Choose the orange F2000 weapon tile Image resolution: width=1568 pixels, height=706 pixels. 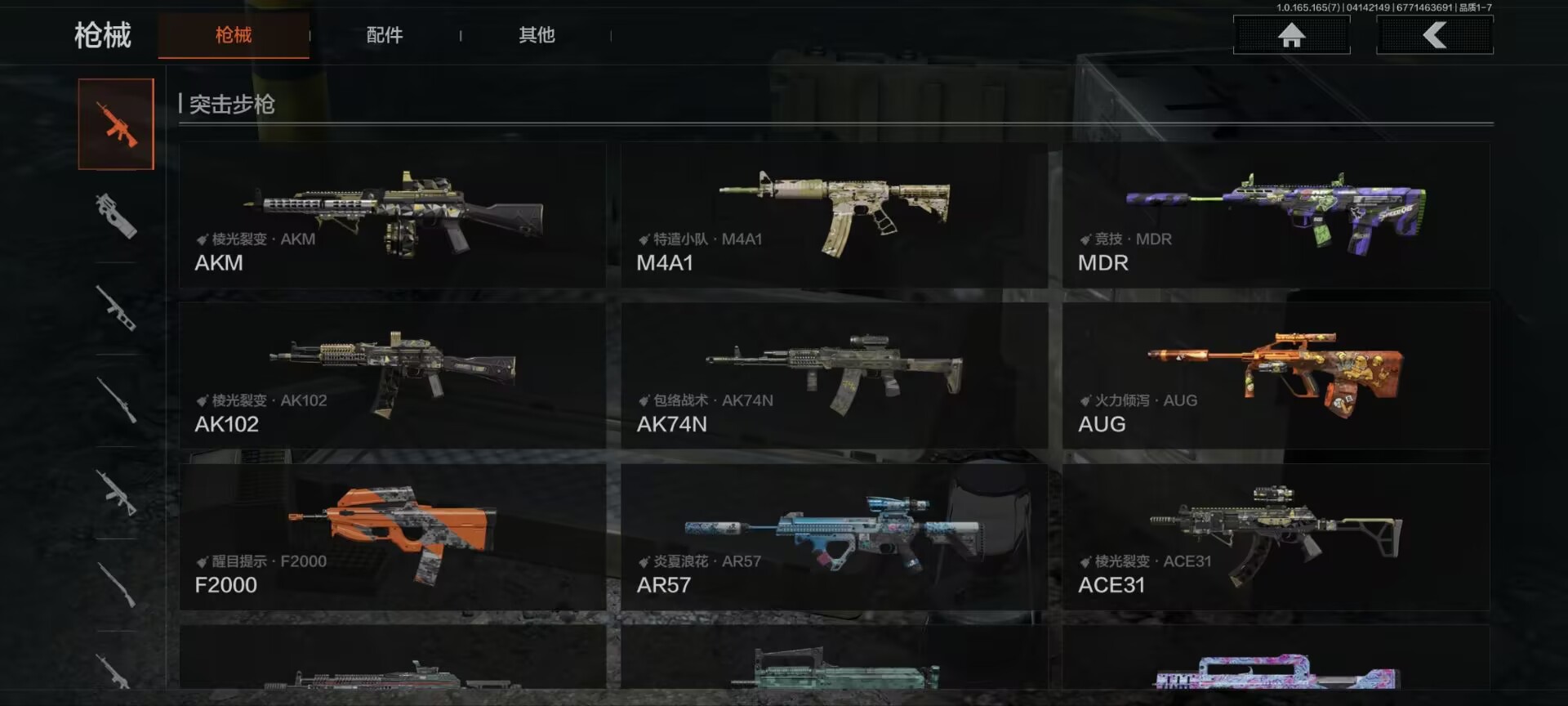click(393, 537)
